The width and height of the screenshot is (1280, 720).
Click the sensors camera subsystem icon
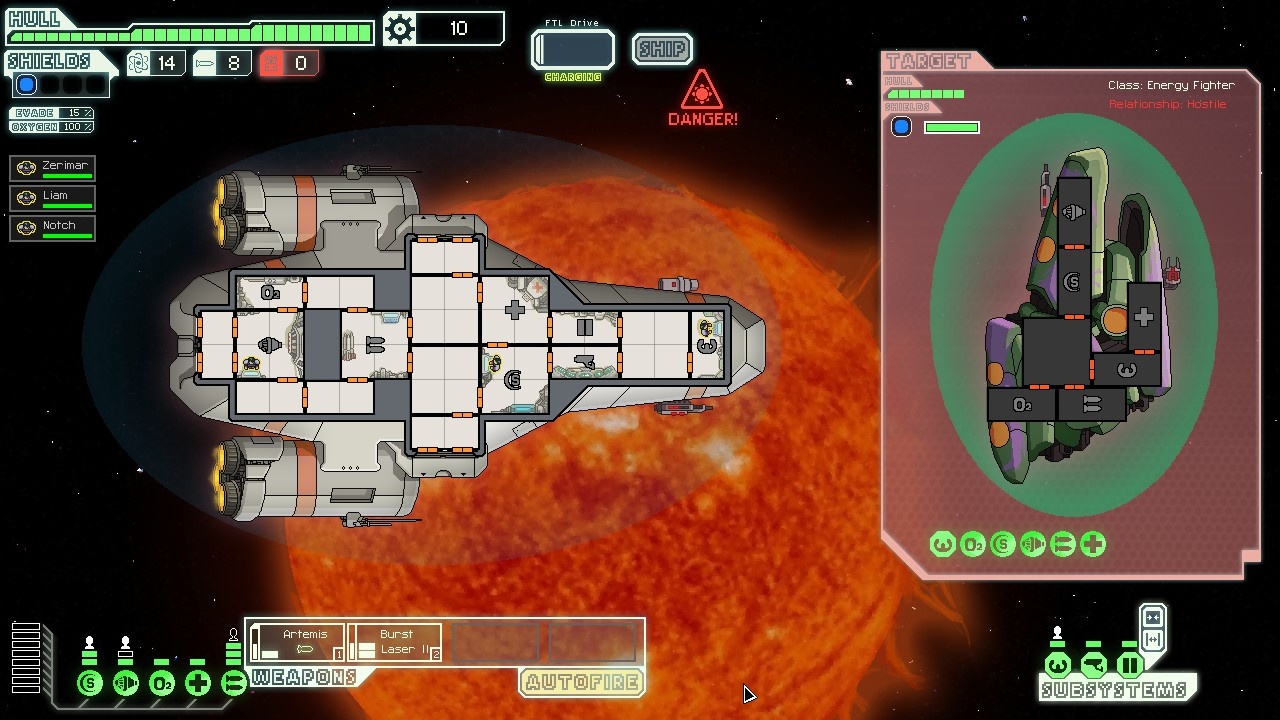pyautogui.click(x=1093, y=665)
